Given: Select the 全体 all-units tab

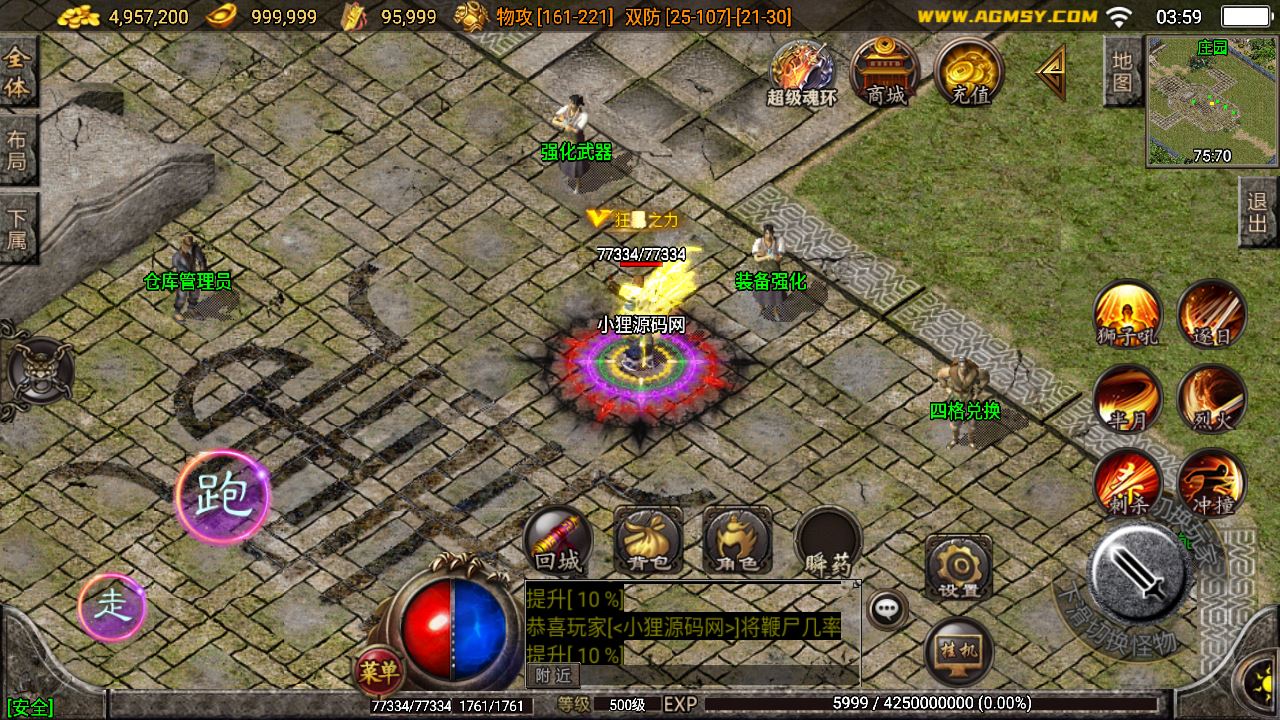Looking at the screenshot, I should (x=18, y=74).
